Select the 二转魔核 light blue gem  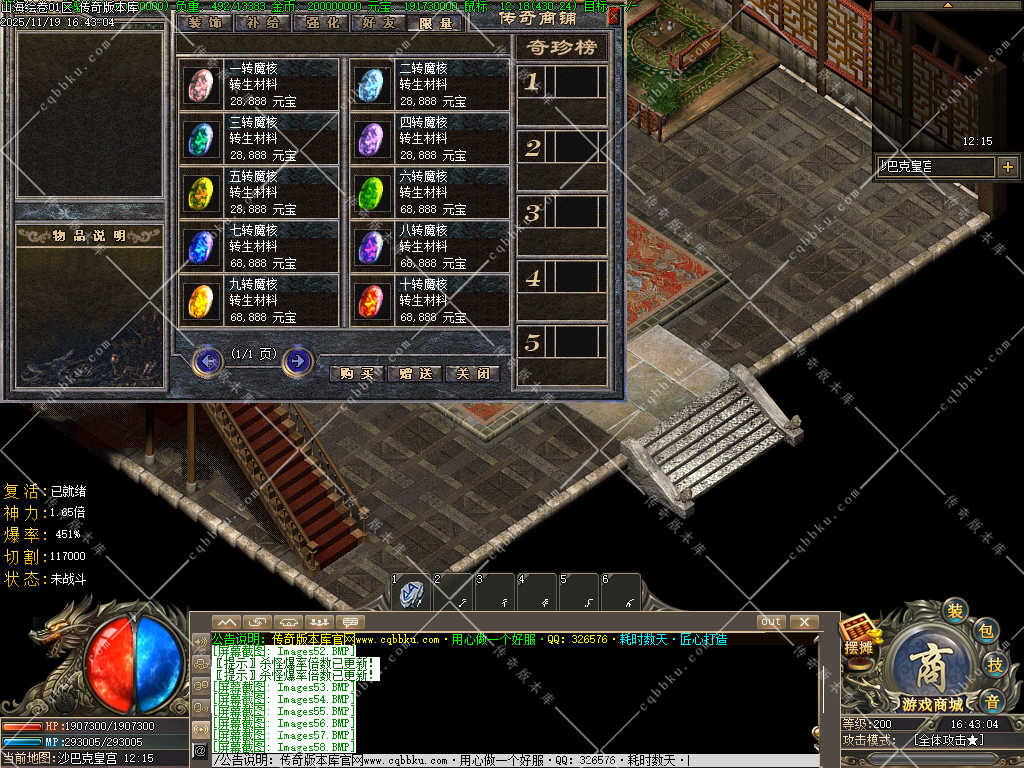click(372, 85)
